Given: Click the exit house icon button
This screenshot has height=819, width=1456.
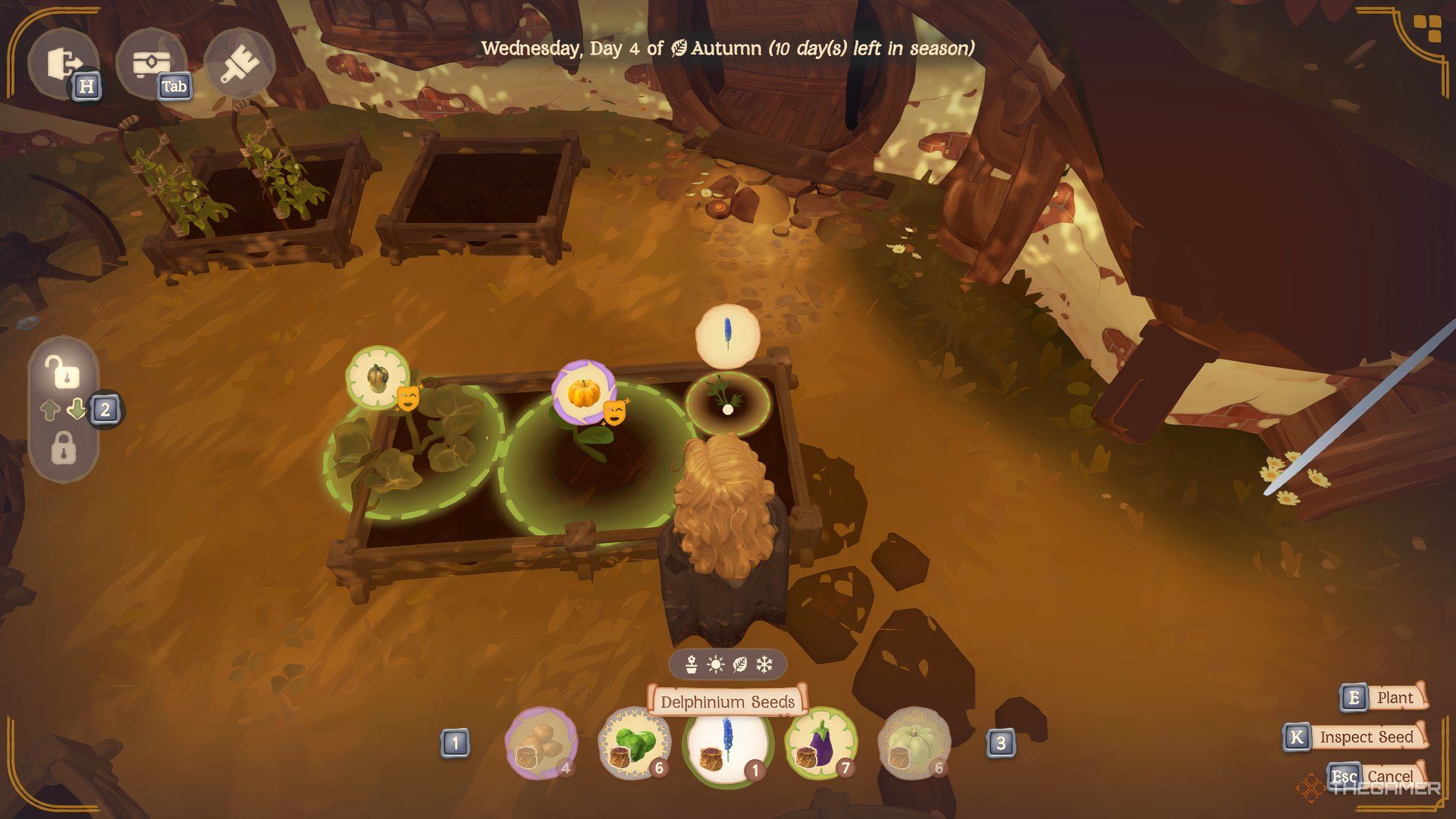Looking at the screenshot, I should pos(62,64).
